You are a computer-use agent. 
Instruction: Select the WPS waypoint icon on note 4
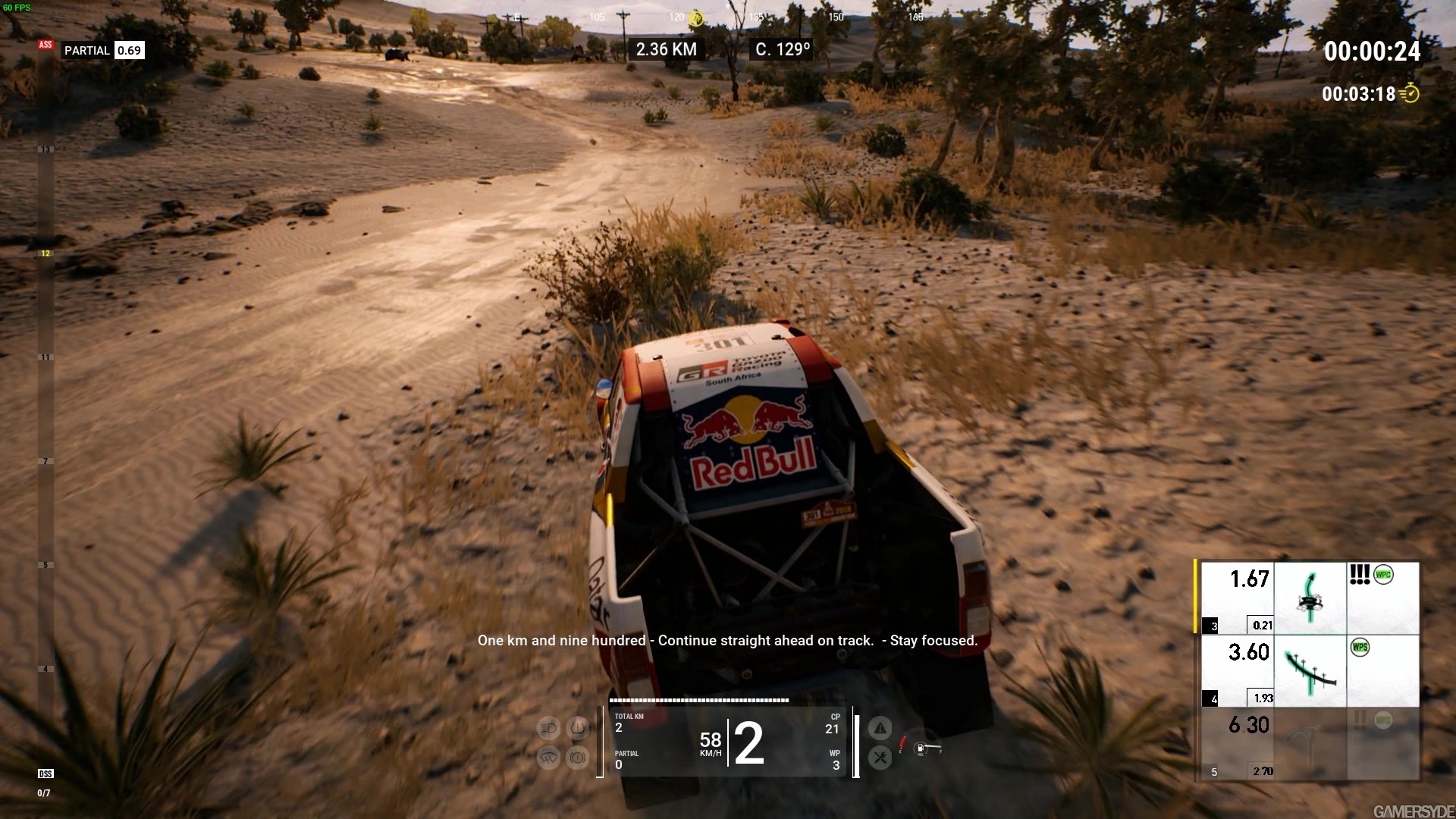(1360, 648)
